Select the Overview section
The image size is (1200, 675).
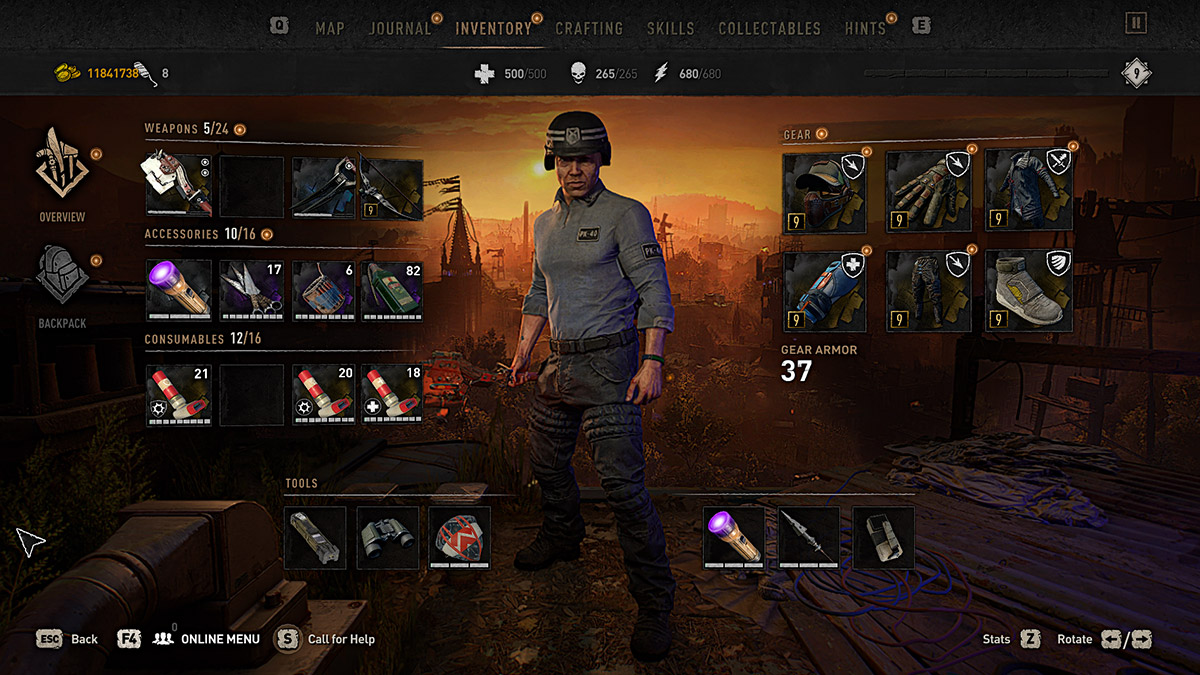(62, 174)
